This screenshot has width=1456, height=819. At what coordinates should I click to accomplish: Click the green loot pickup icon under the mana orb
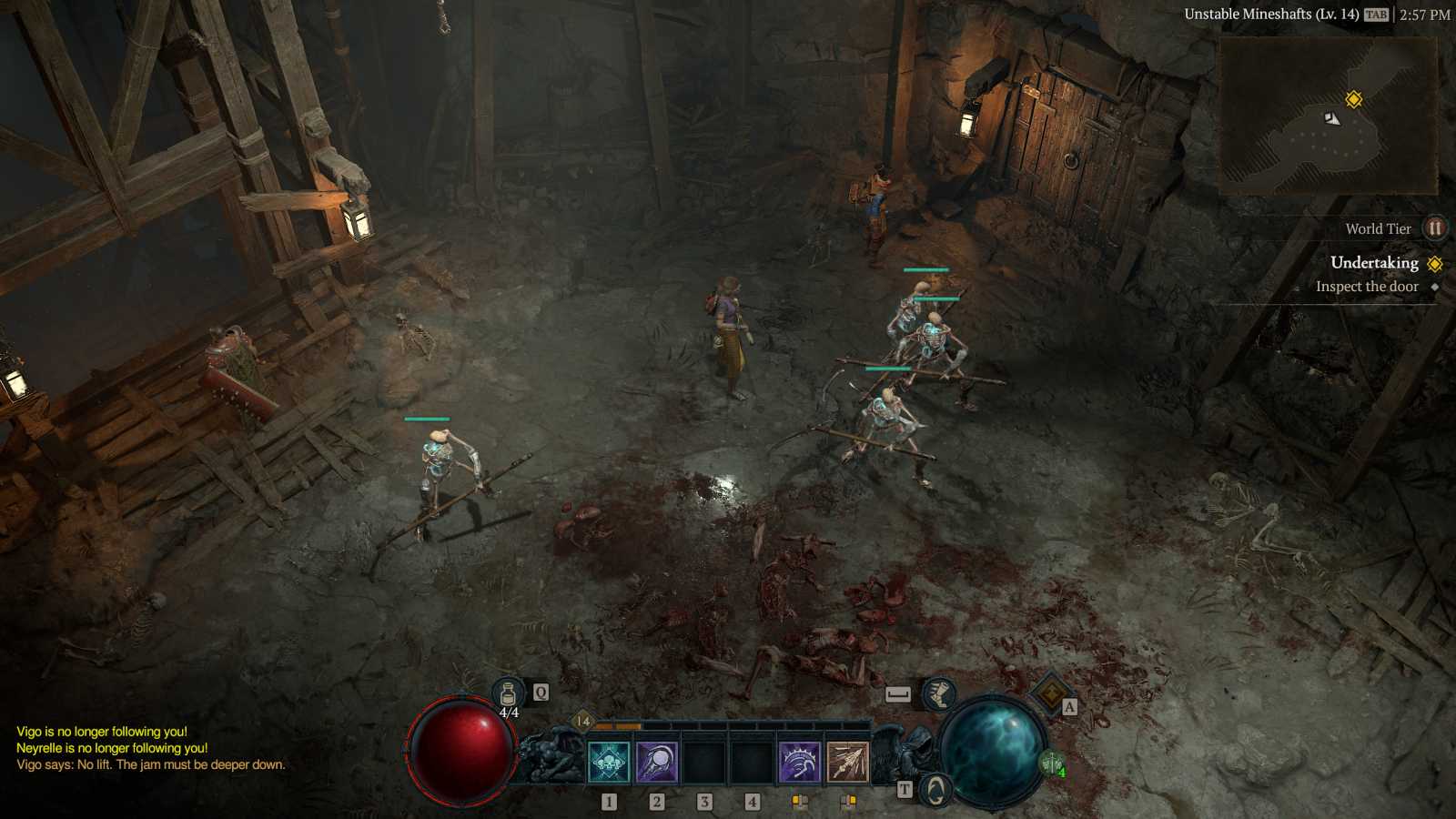tap(1054, 763)
